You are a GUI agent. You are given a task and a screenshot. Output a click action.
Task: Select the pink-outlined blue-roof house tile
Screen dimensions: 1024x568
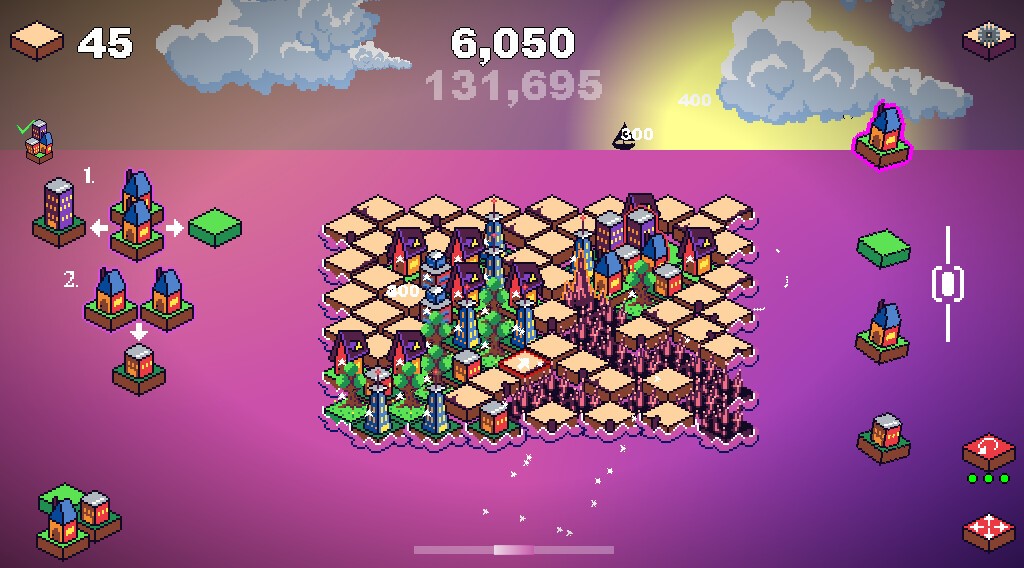(x=884, y=136)
